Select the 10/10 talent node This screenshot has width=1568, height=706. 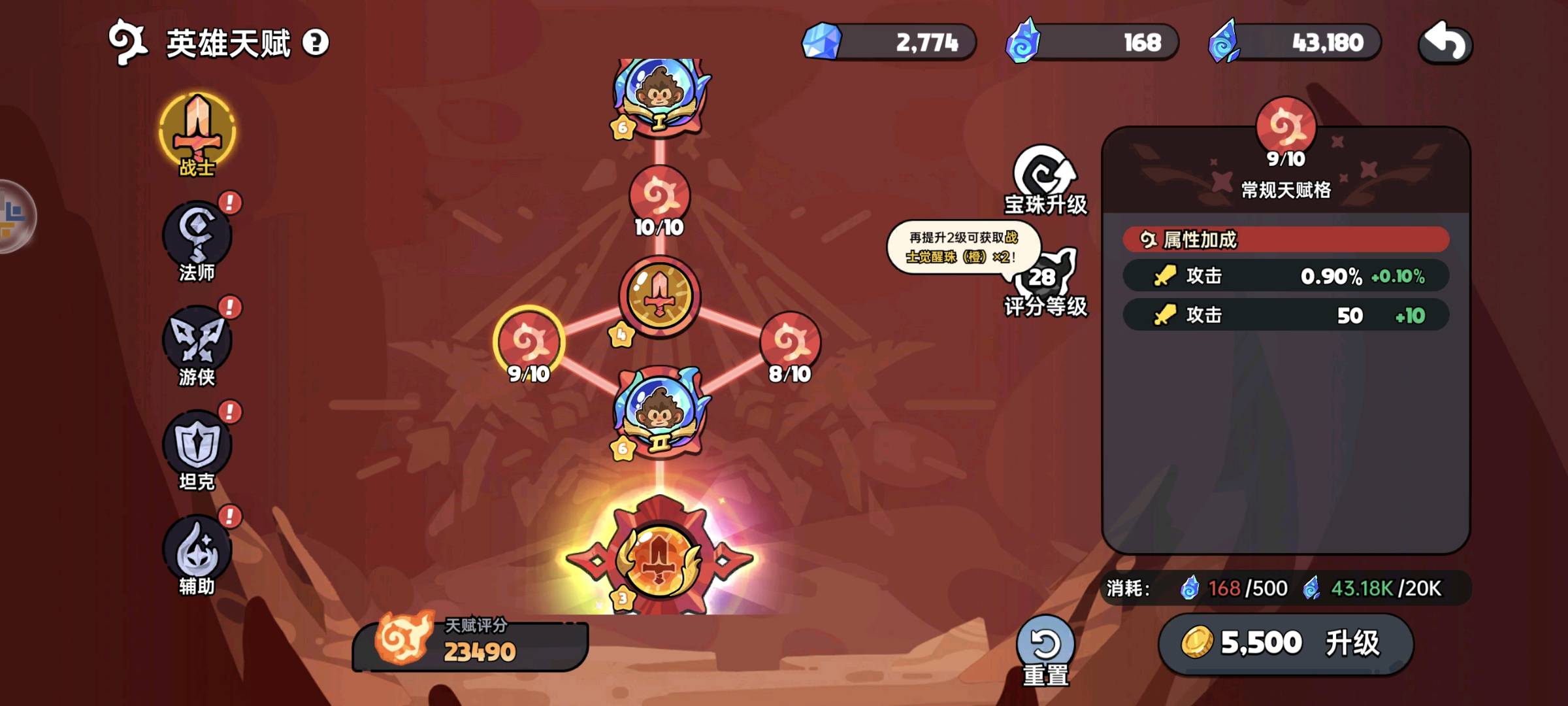(x=659, y=196)
